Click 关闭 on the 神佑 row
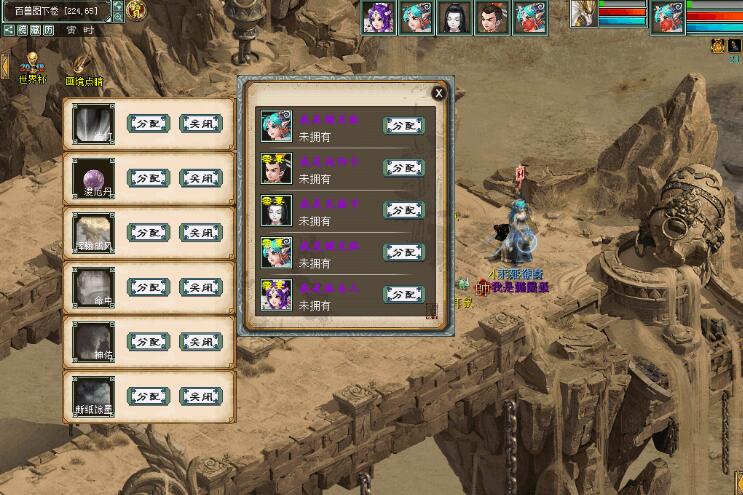The width and height of the screenshot is (743, 495). 200,341
